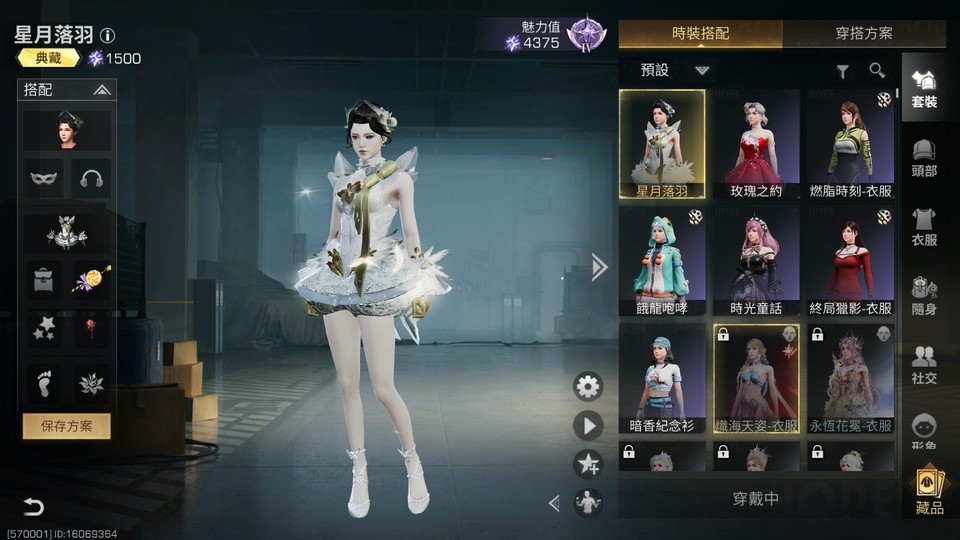Image resolution: width=960 pixels, height=540 pixels.
Task: Open the 頭部 headwear category
Action: 924,157
